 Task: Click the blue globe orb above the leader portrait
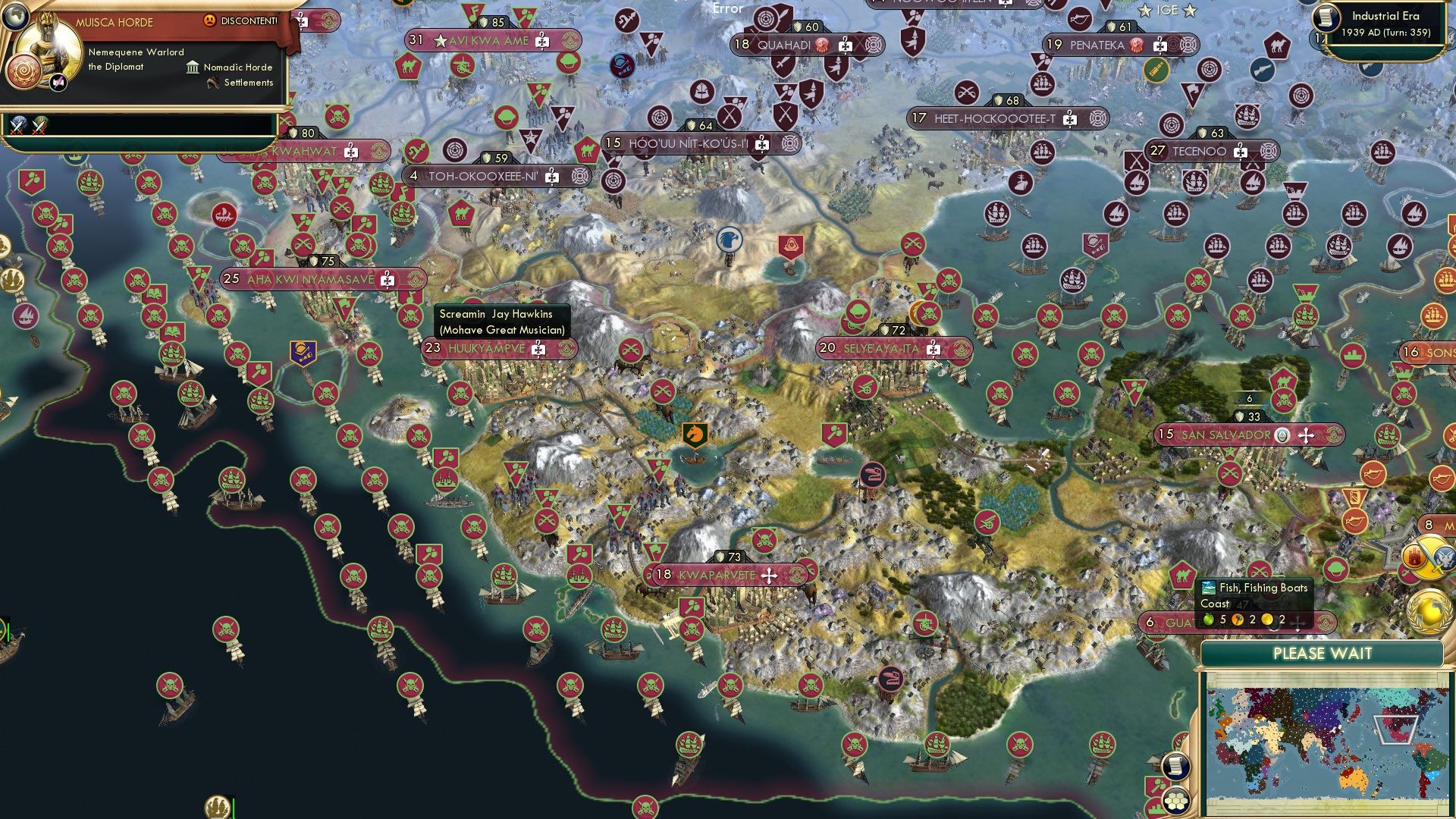[x=15, y=17]
